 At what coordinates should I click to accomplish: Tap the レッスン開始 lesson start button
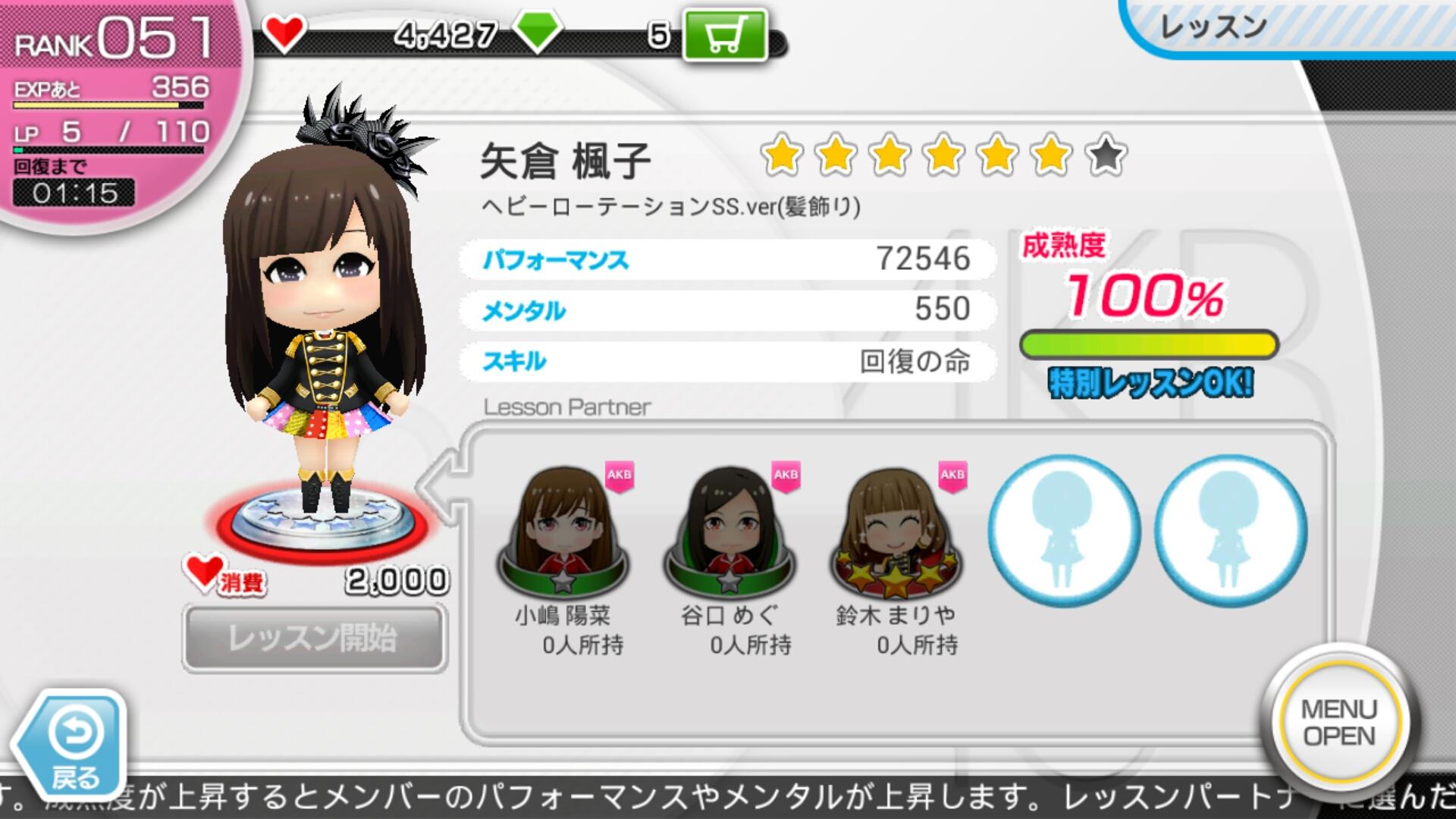pos(314,638)
